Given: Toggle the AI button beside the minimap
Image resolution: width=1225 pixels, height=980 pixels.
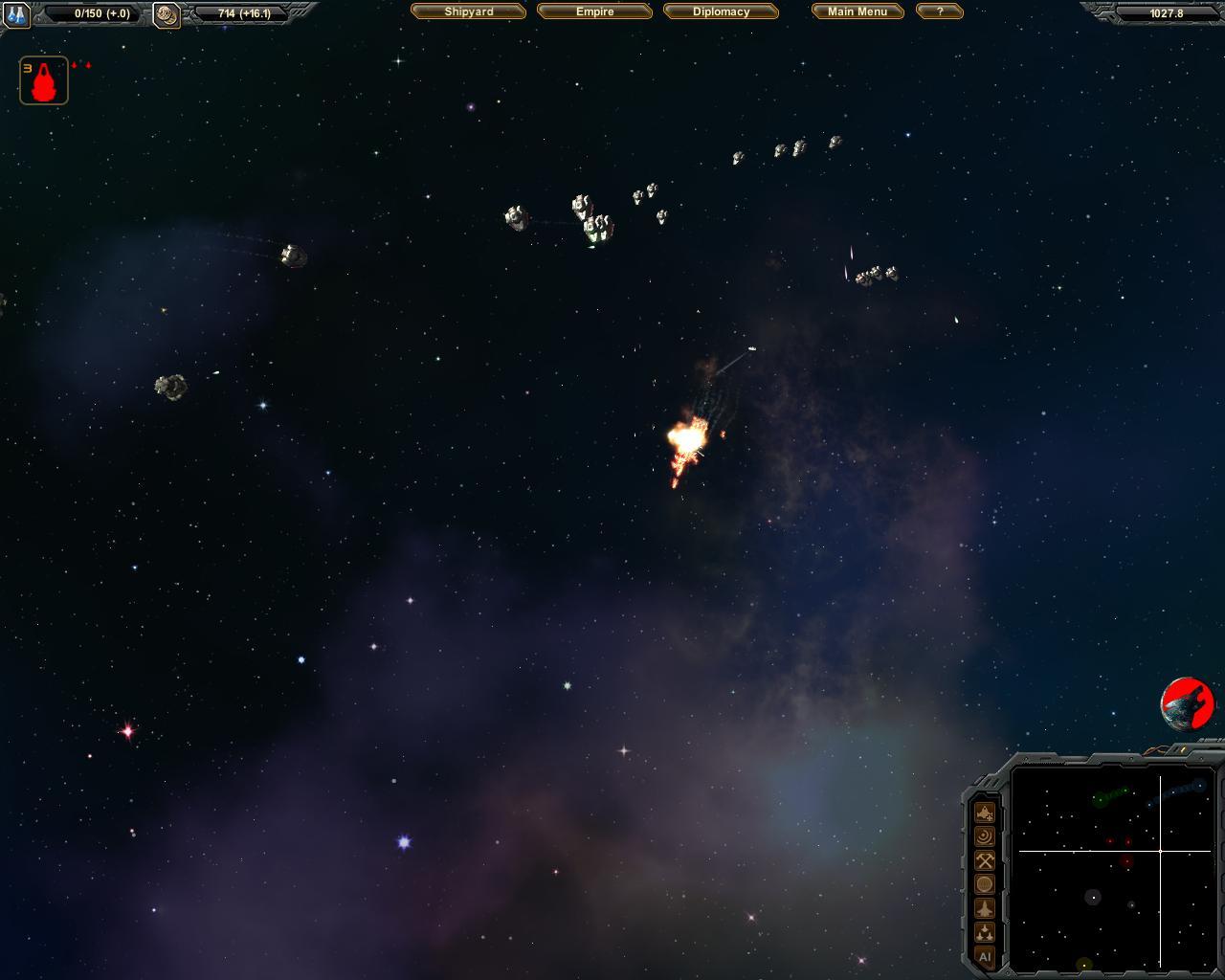Looking at the screenshot, I should (x=984, y=956).
